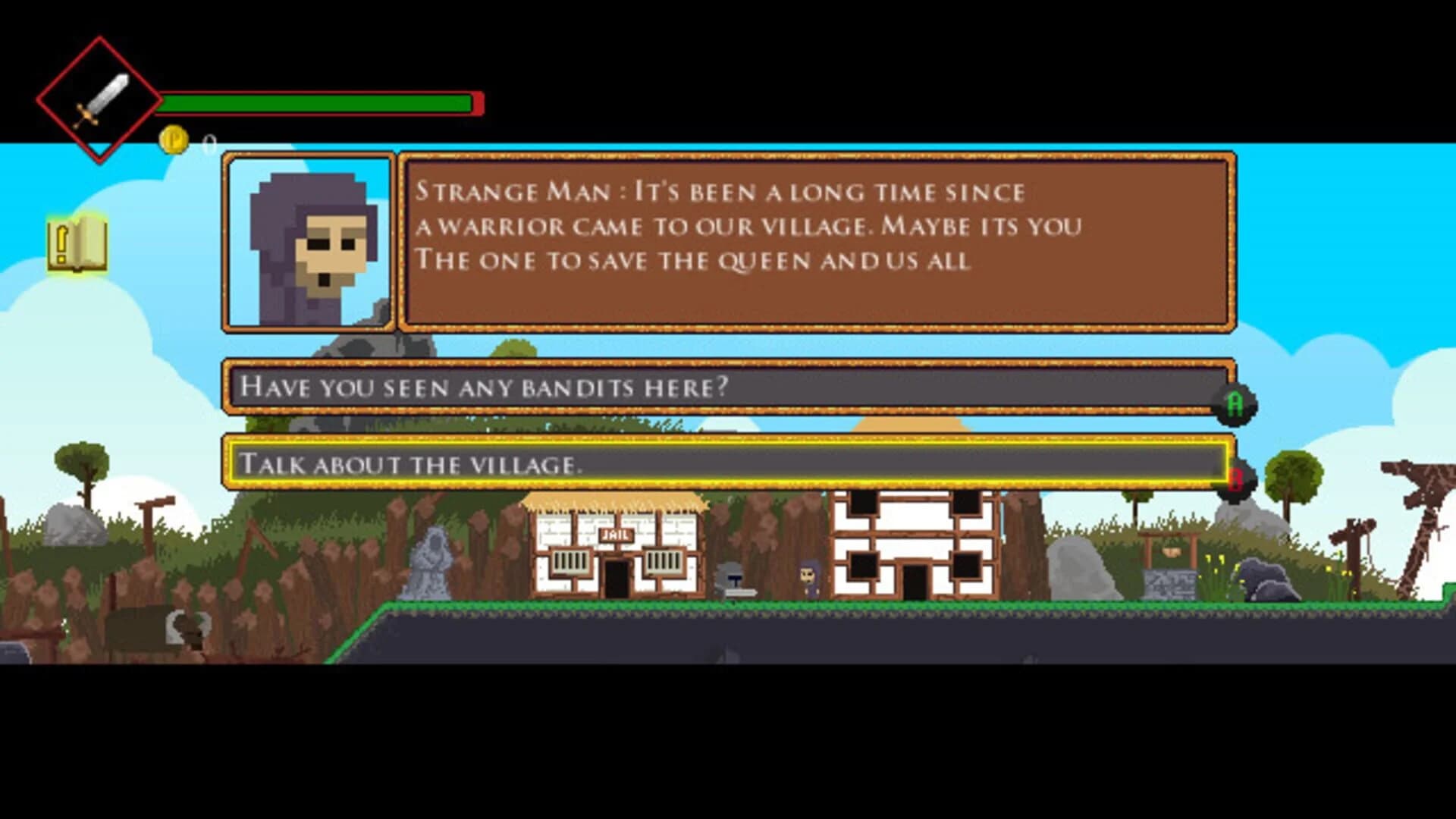1456x819 pixels.
Task: Click the JAIL sign on the building
Action: tap(616, 535)
